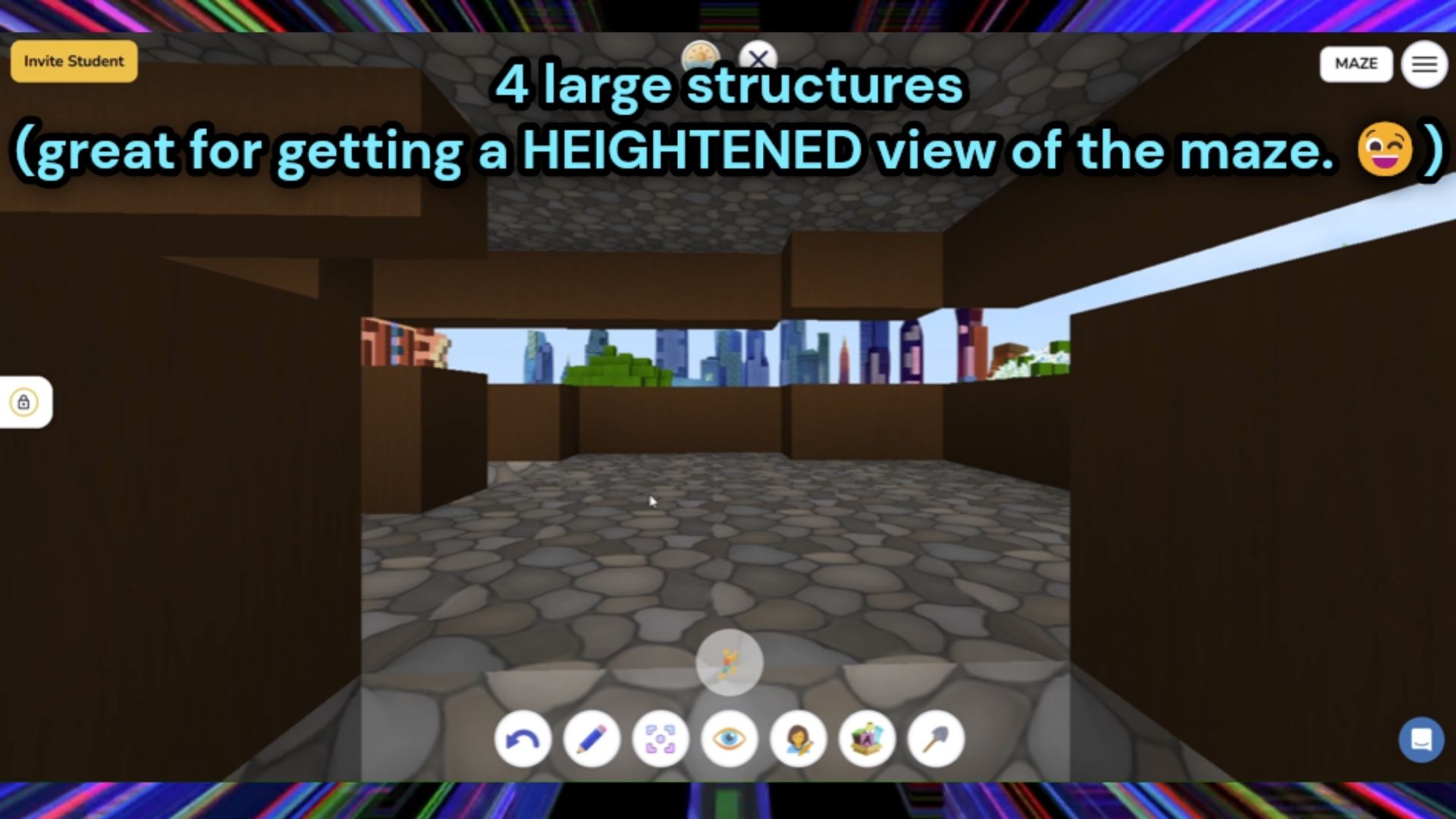Undo your last building action

coord(522,739)
